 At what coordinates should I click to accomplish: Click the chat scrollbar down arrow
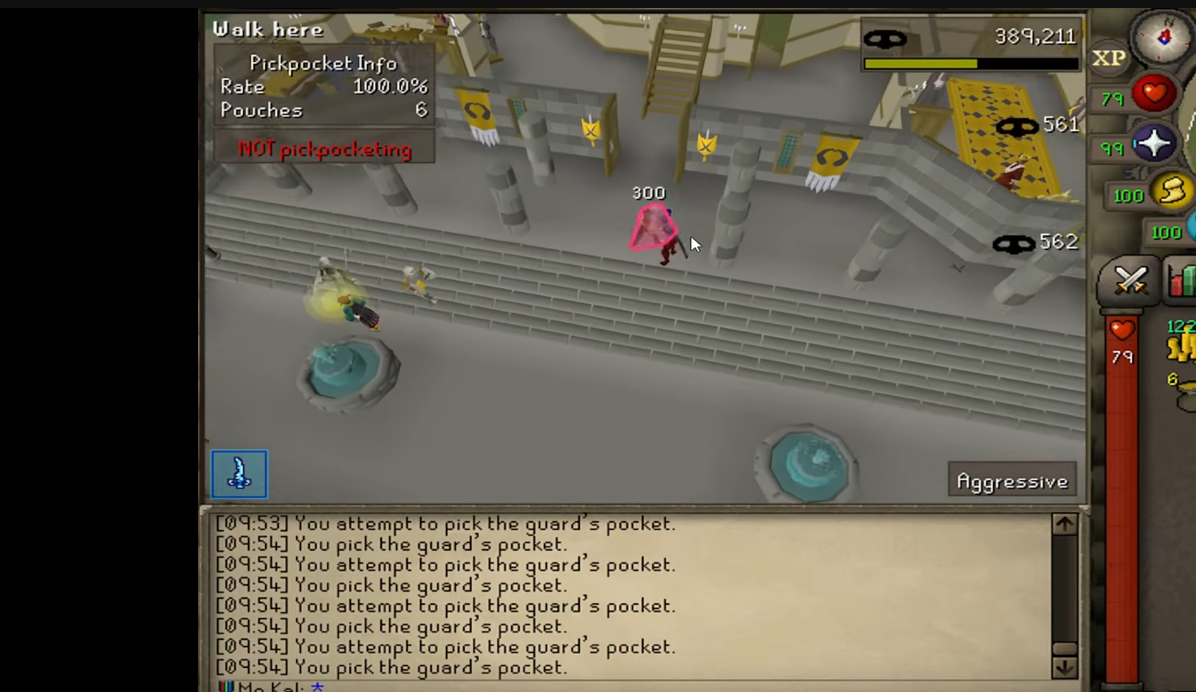coord(1064,667)
